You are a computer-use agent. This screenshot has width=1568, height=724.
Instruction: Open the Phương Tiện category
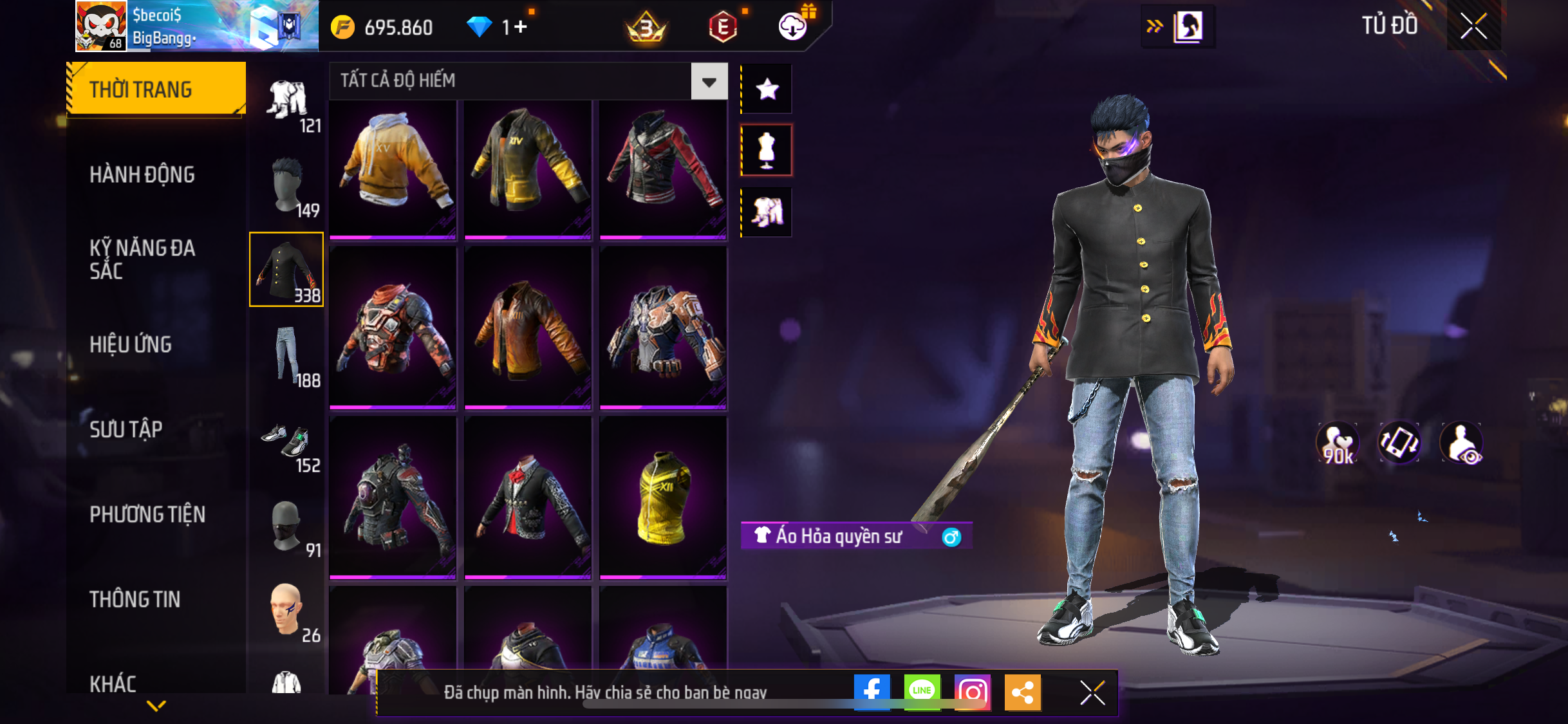147,514
